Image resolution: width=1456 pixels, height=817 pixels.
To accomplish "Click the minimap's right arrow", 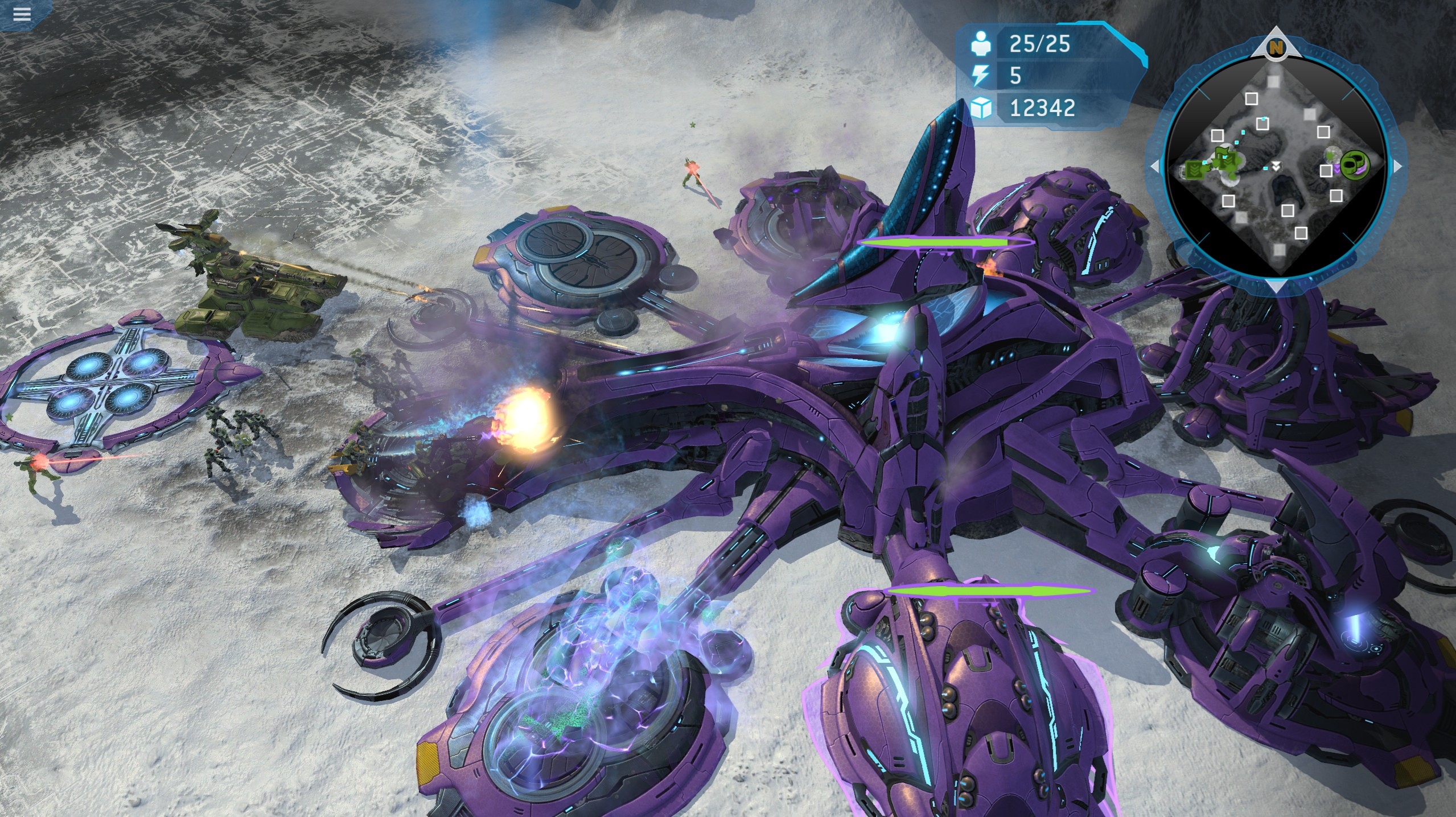I will click(x=1398, y=167).
